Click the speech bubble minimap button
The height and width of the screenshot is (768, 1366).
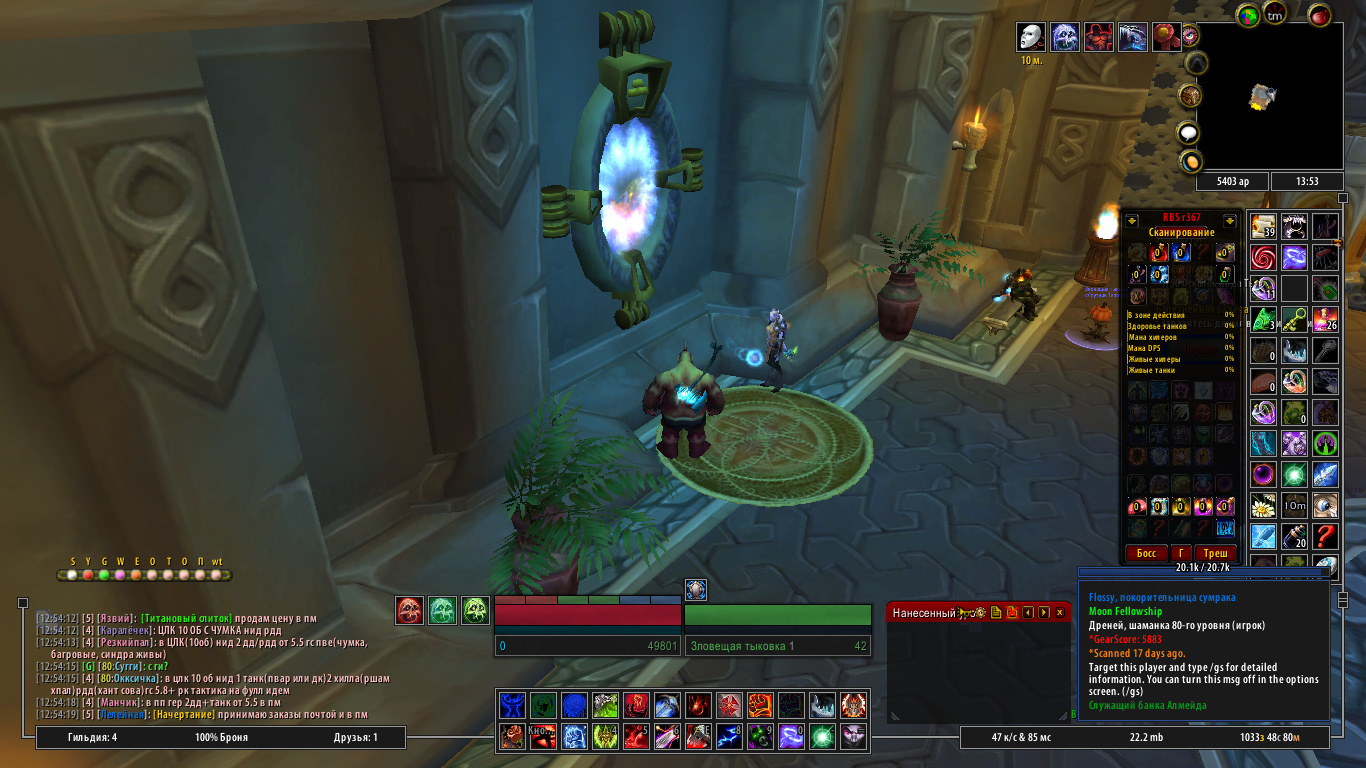[x=1188, y=133]
